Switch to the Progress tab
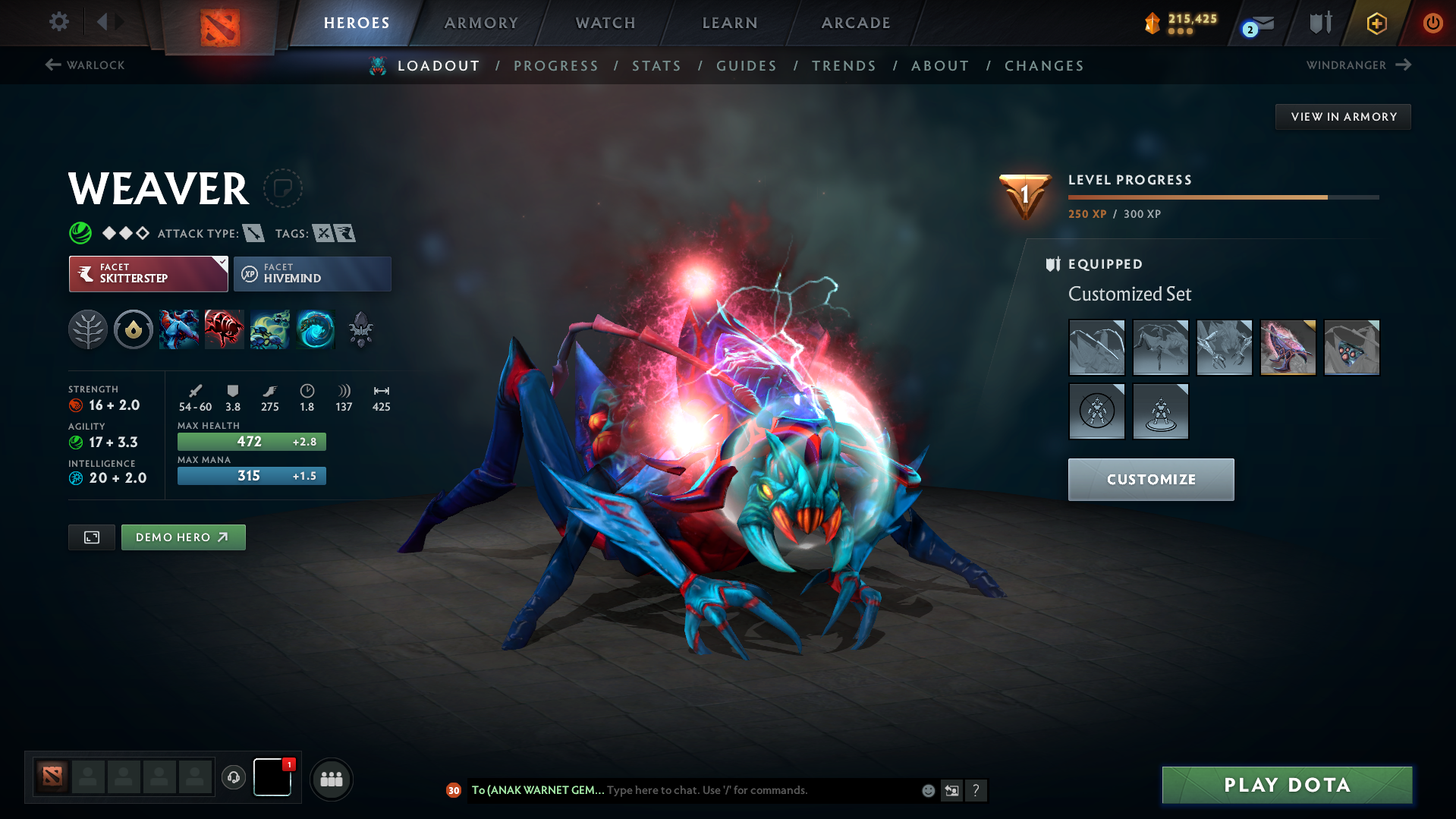Image resolution: width=1456 pixels, height=819 pixels. 556,66
